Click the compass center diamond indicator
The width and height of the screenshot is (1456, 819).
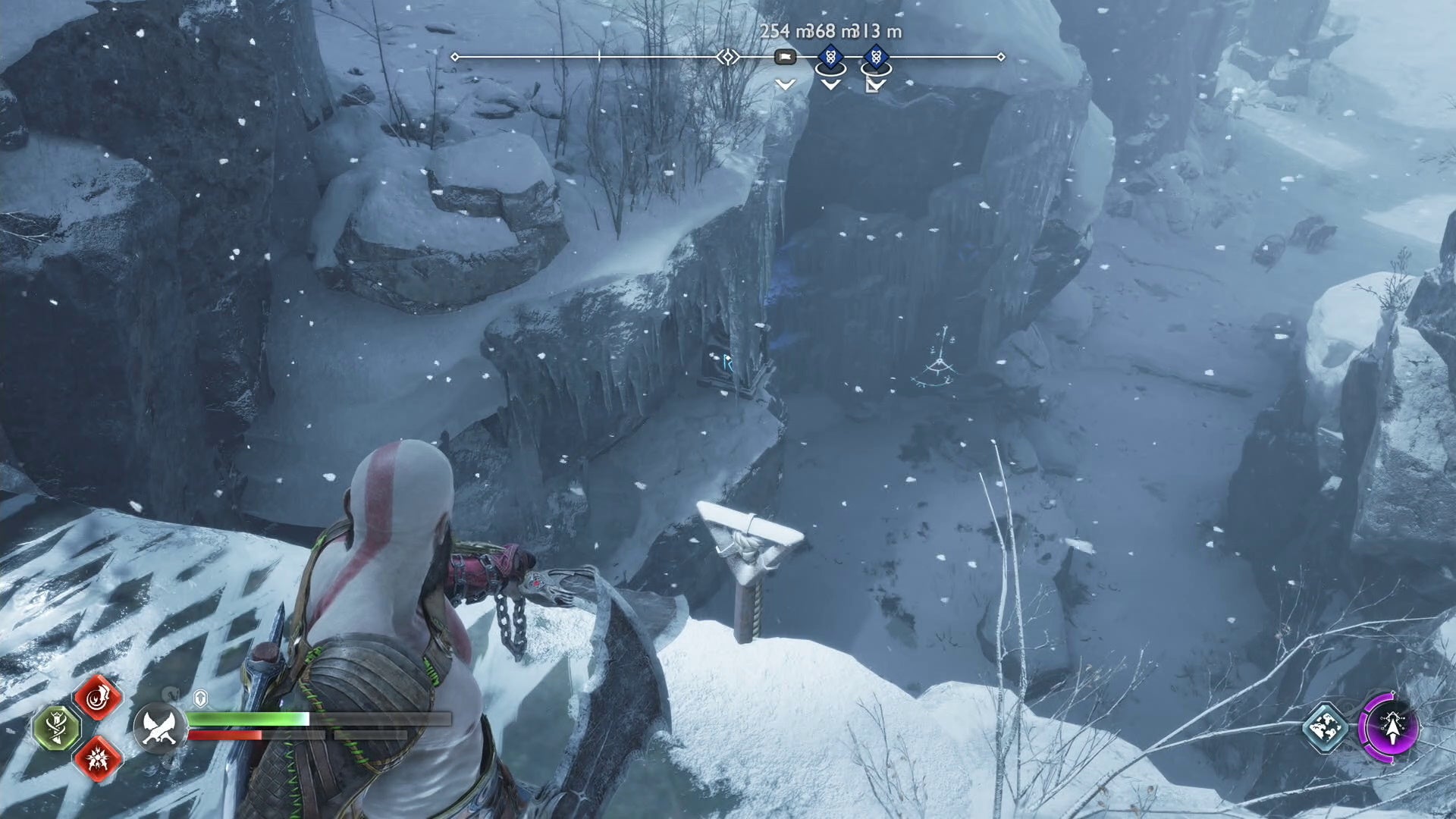coord(728,57)
